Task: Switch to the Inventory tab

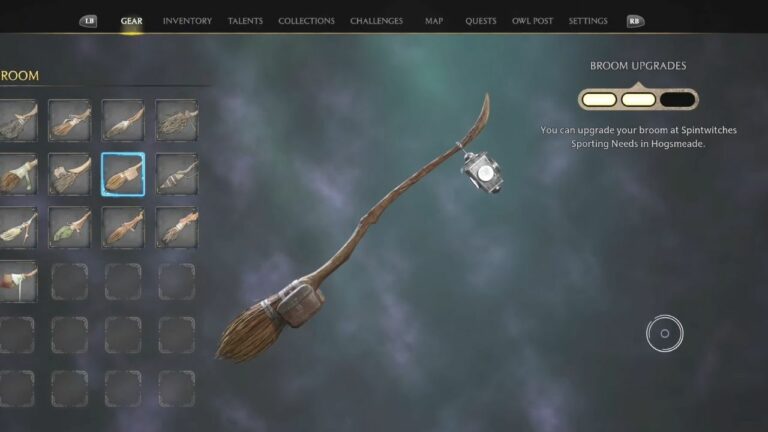Action: tap(187, 21)
